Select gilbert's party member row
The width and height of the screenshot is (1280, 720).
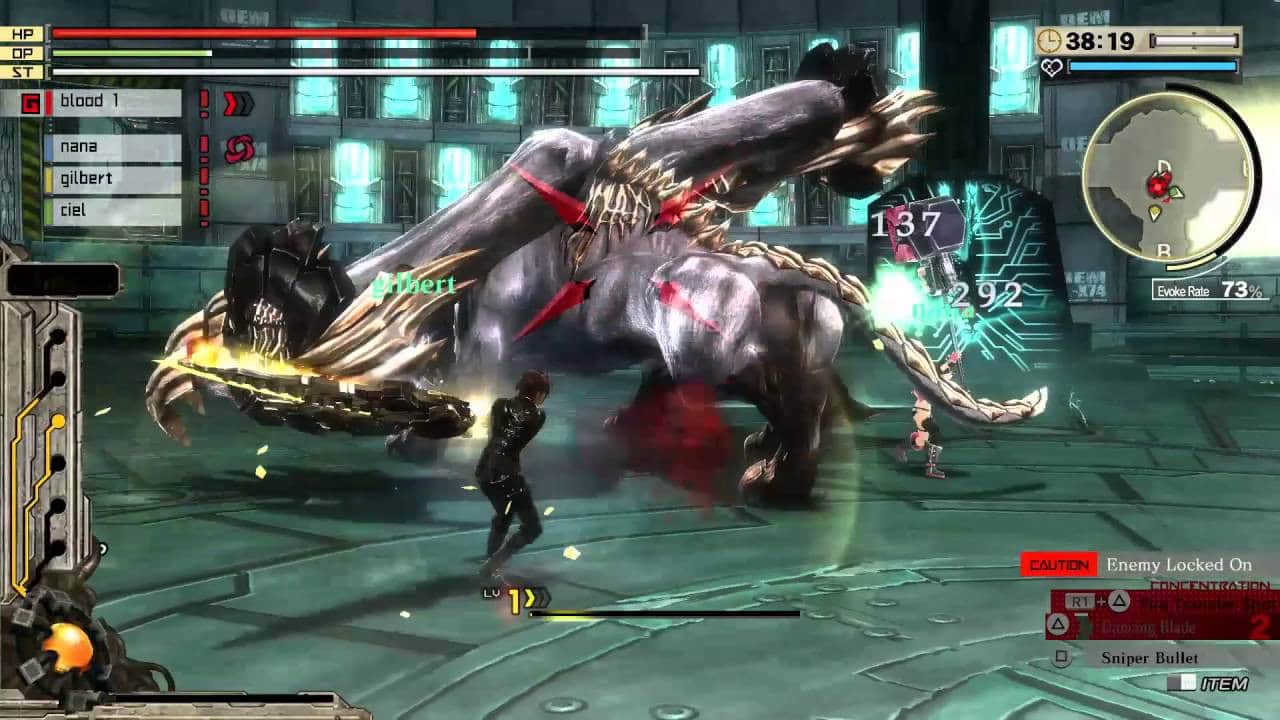pyautogui.click(x=112, y=179)
